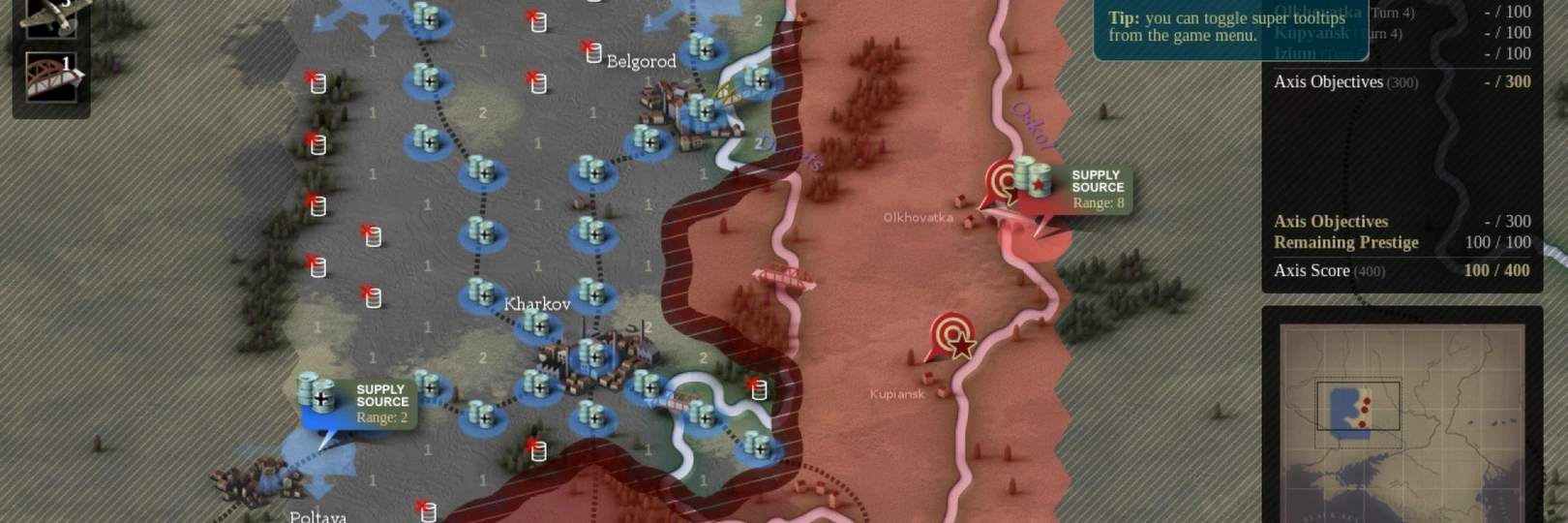Select the Kupiansk objective target marker

click(x=952, y=335)
